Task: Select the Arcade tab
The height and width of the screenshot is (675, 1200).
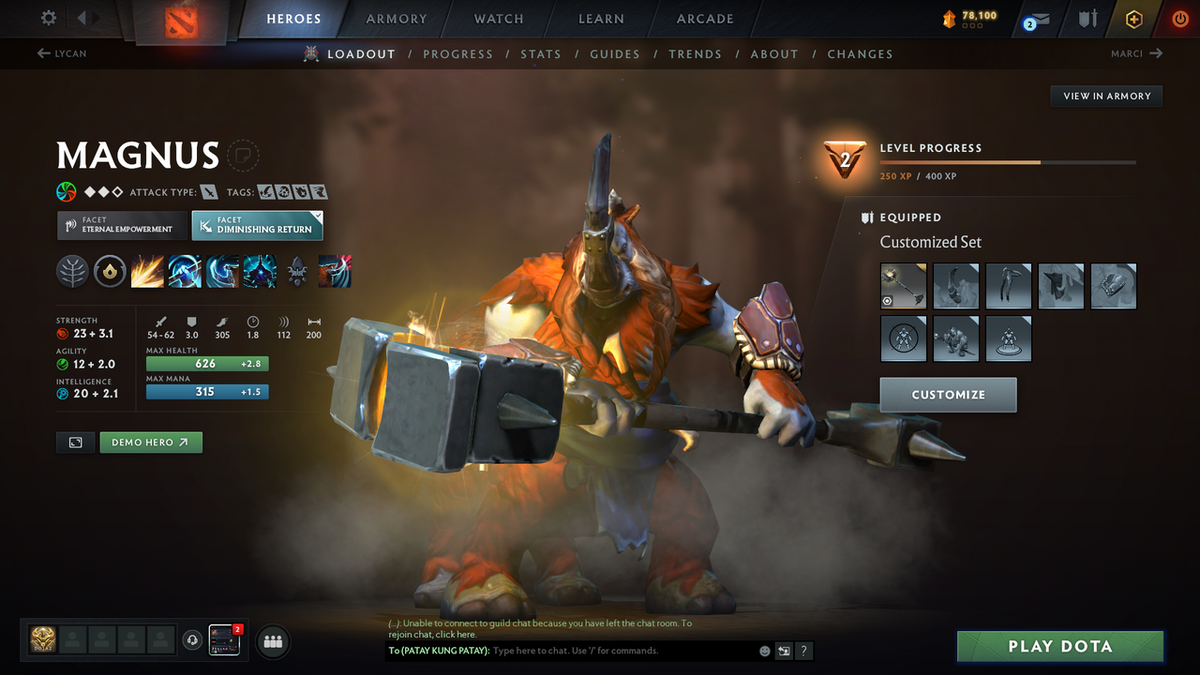Action: (x=705, y=19)
